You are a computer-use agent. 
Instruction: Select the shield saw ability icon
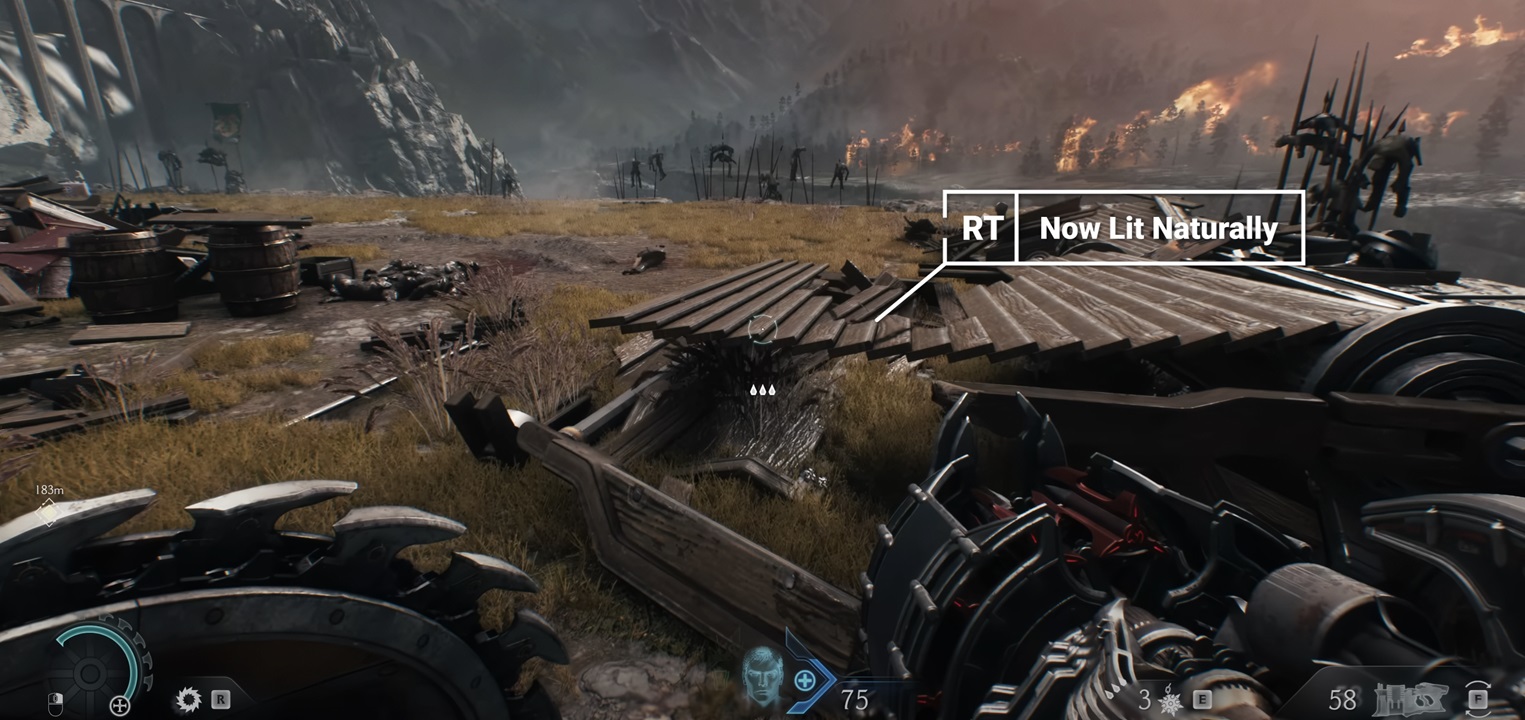(187, 699)
